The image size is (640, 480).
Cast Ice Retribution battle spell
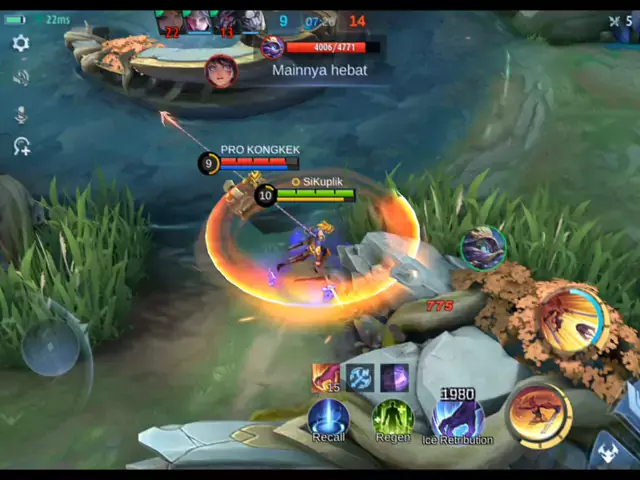click(x=457, y=418)
